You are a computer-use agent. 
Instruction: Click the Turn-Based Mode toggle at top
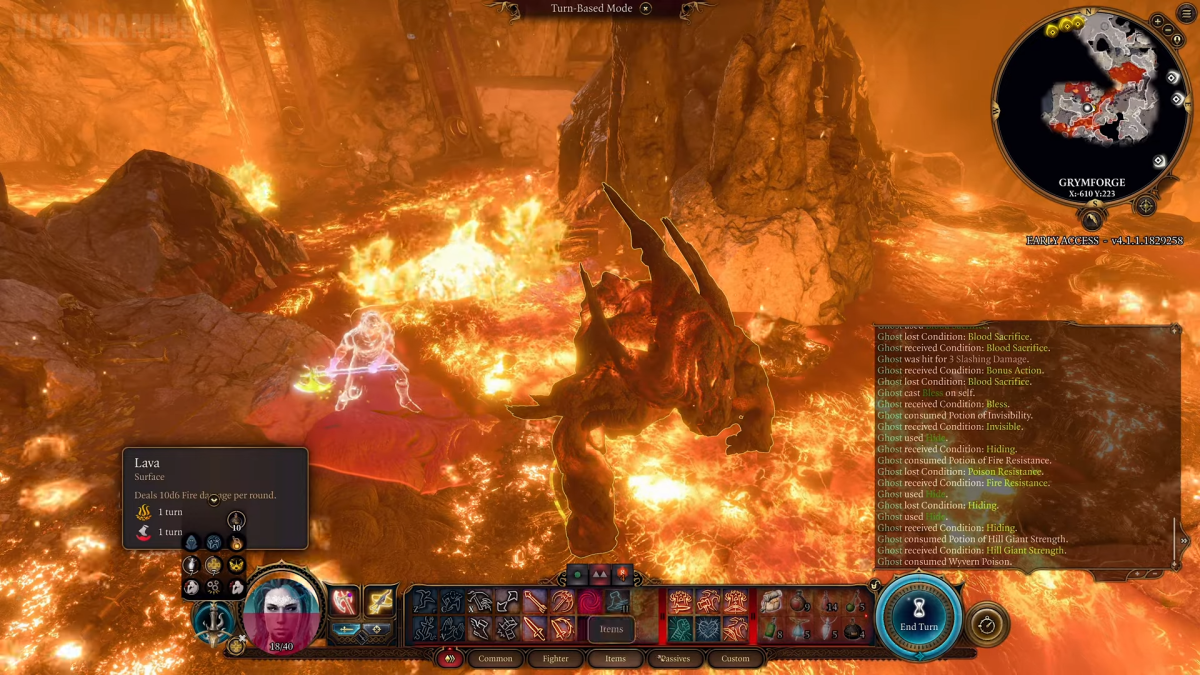click(x=645, y=9)
